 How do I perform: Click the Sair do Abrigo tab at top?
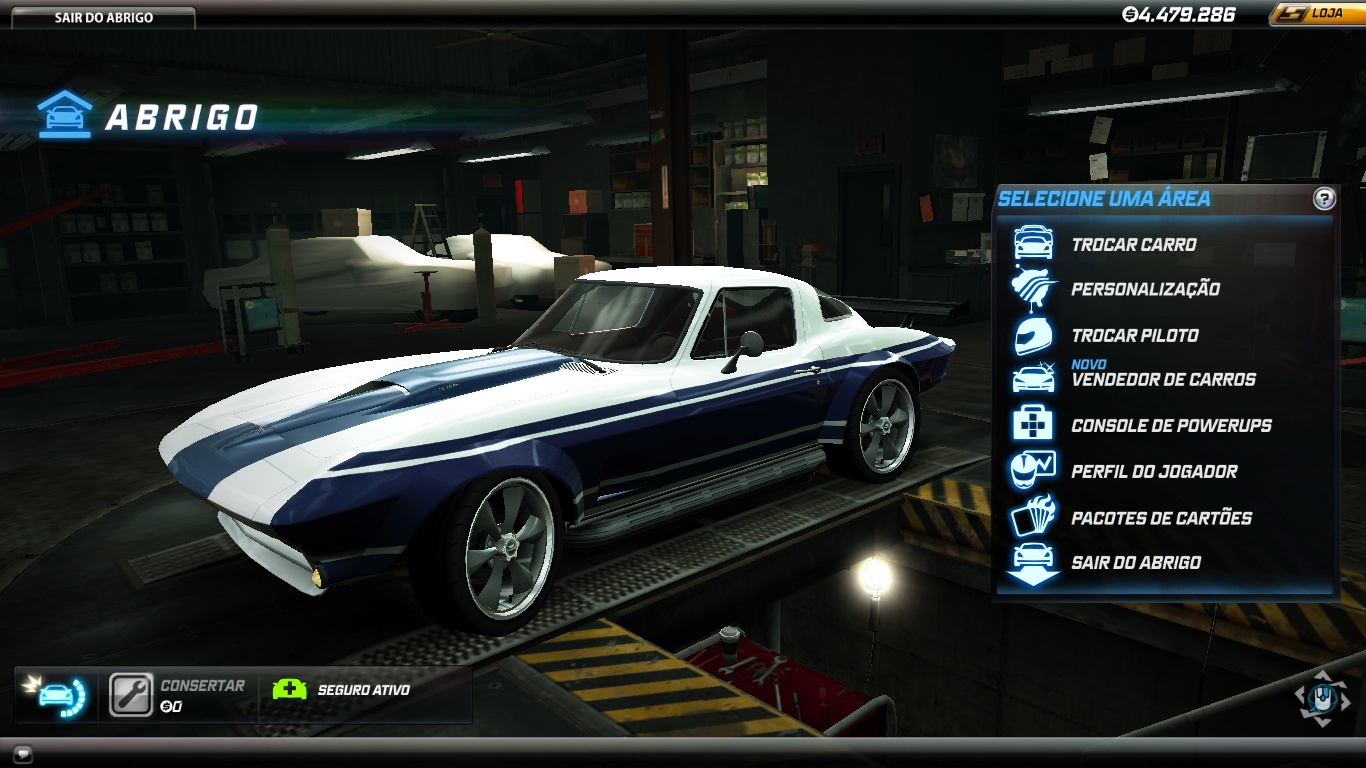(104, 18)
